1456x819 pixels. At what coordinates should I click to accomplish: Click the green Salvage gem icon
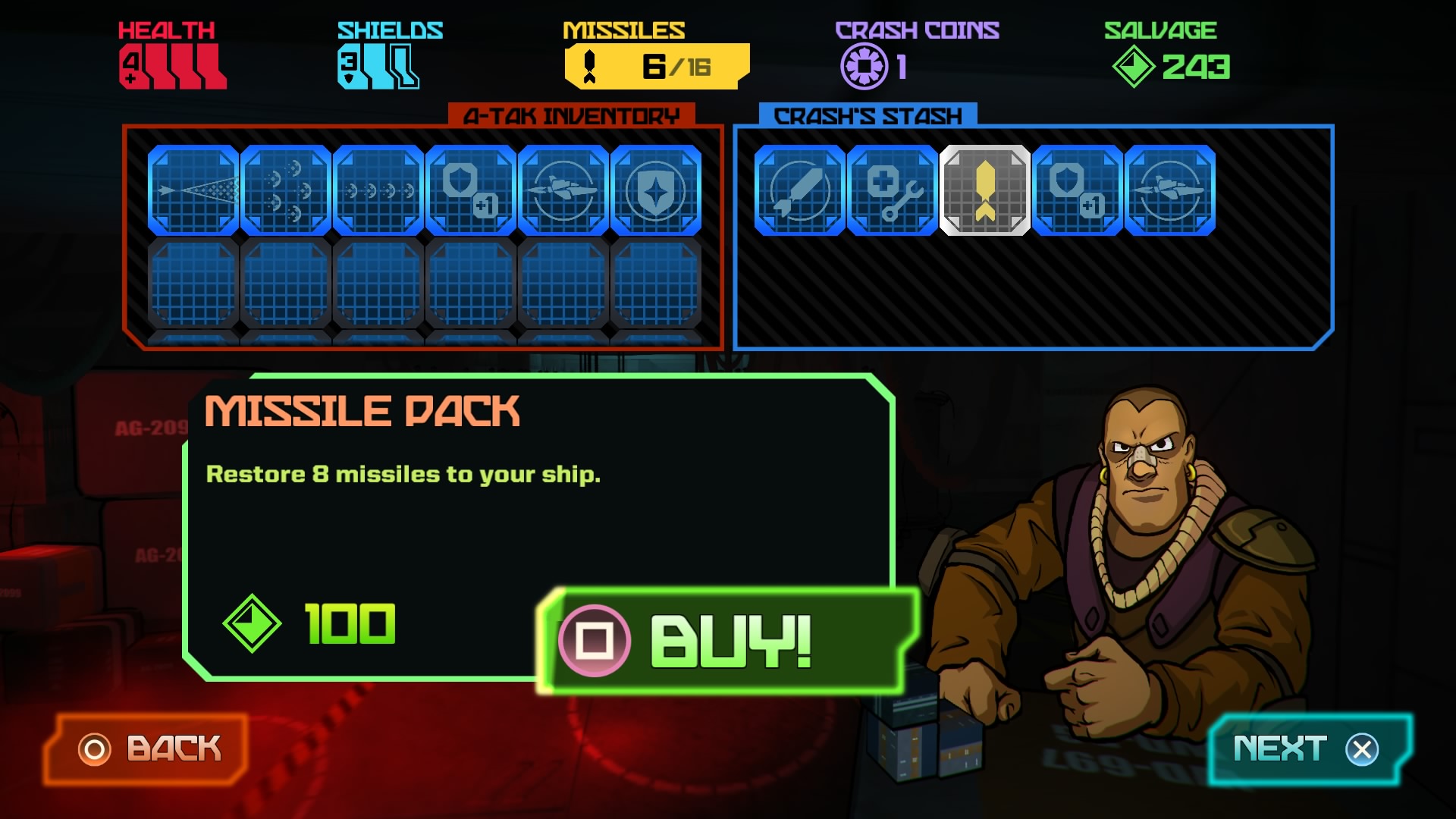1133,67
